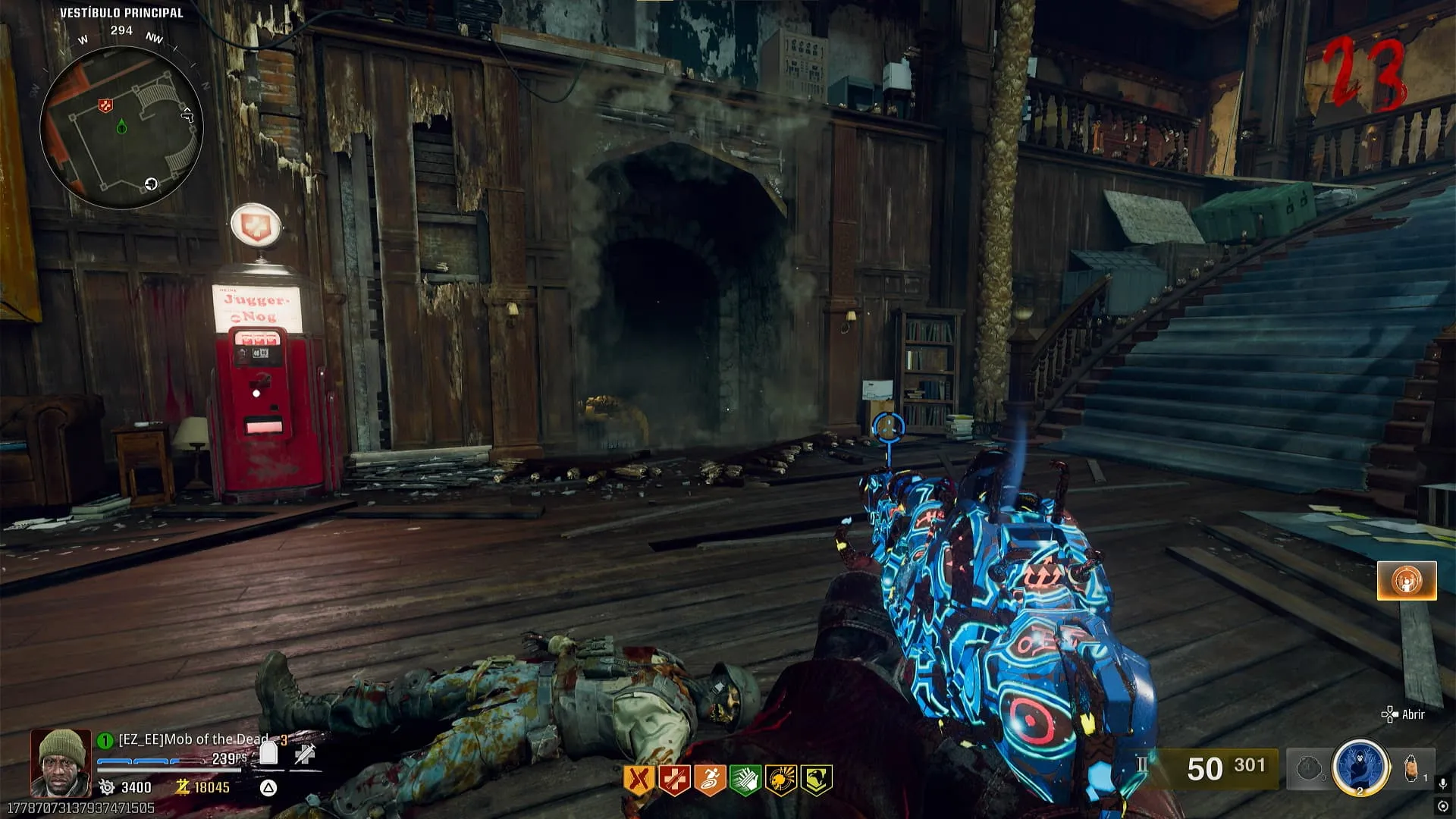Click the gear salvage icon
This screenshot has width=1456, height=819.
[x=106, y=787]
